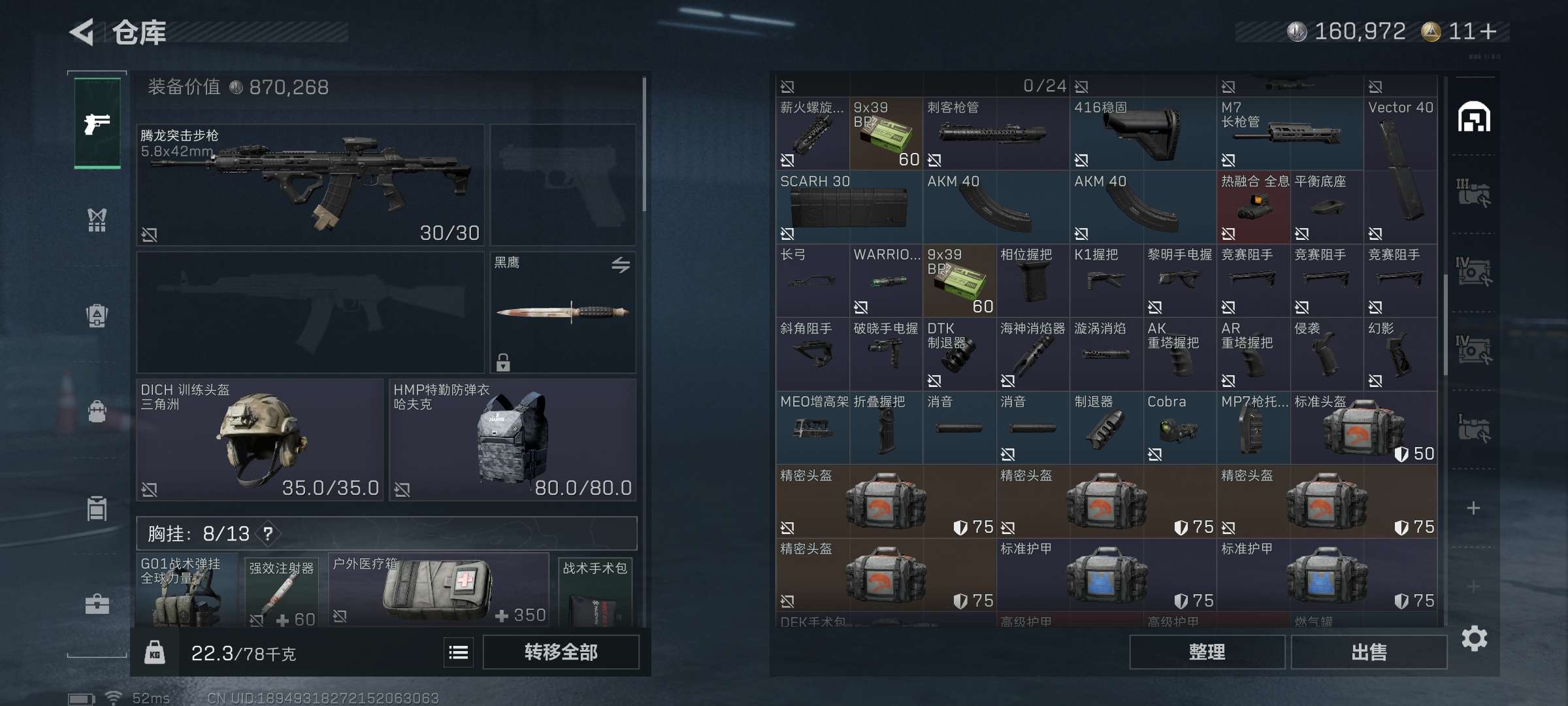
Task: Select the main warehouse storage tab
Action: pos(1474,118)
